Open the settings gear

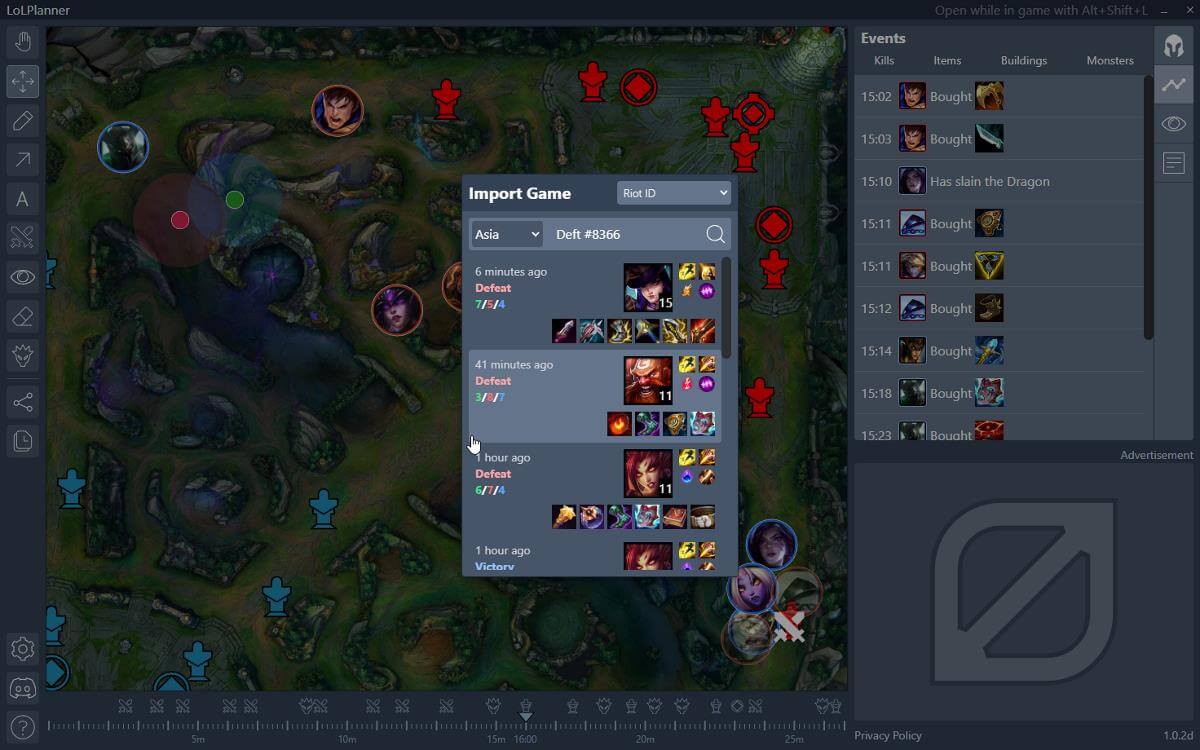click(x=23, y=649)
